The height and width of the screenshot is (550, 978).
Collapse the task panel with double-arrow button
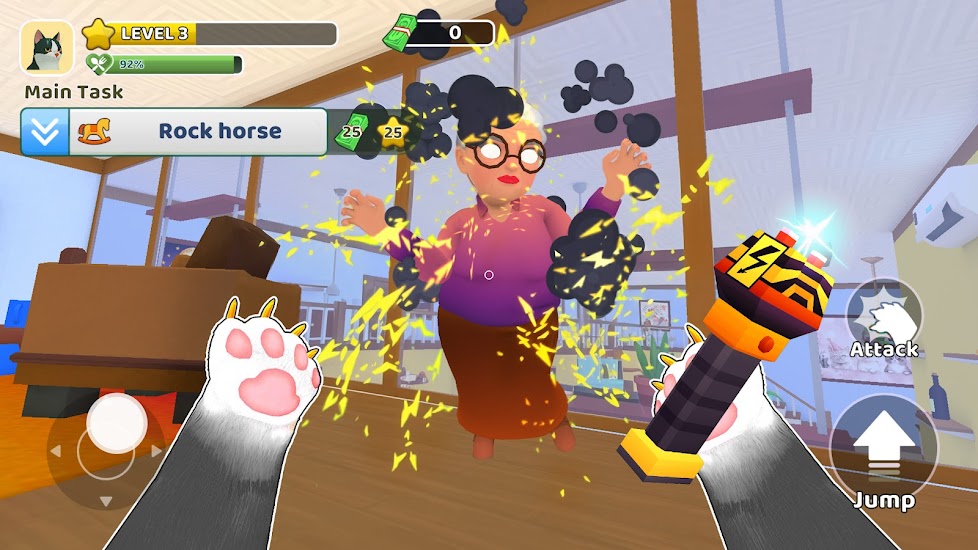pyautogui.click(x=45, y=132)
